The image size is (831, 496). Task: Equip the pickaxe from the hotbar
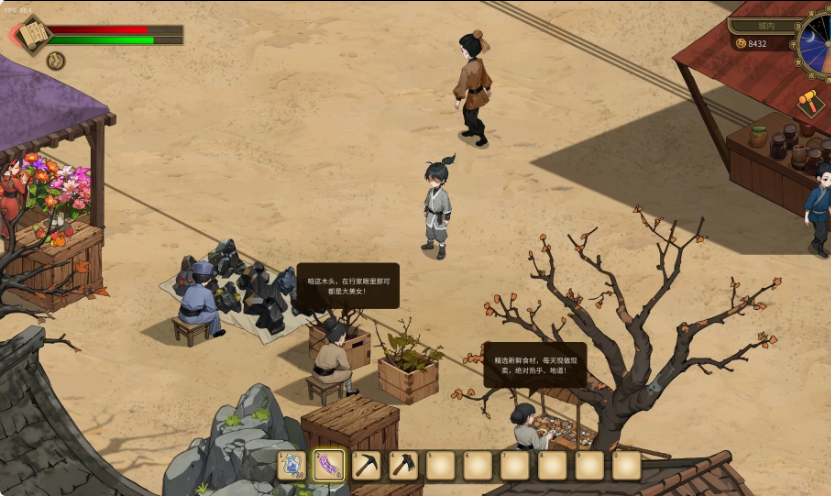[366, 465]
